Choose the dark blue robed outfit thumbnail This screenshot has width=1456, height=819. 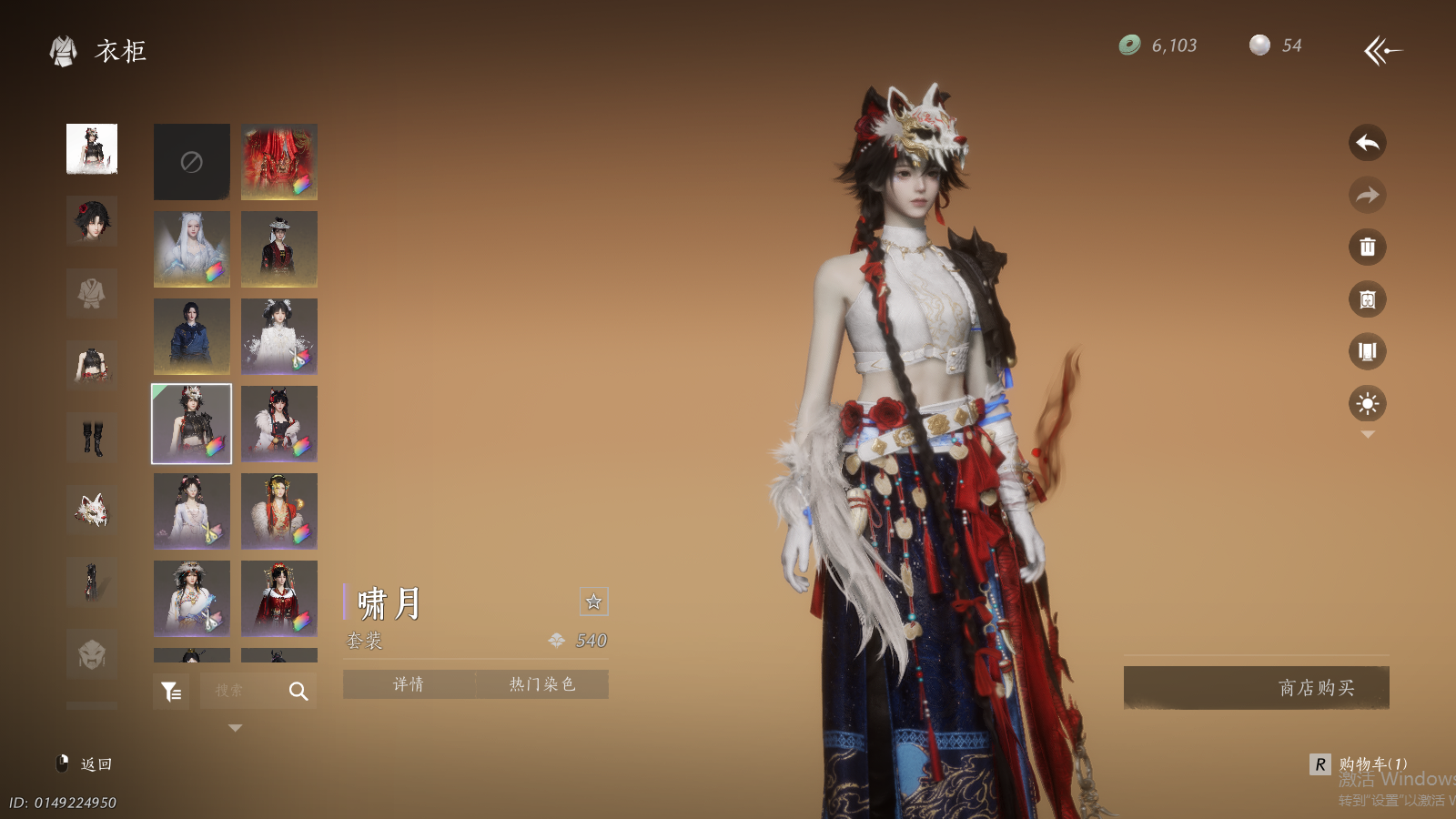(191, 337)
